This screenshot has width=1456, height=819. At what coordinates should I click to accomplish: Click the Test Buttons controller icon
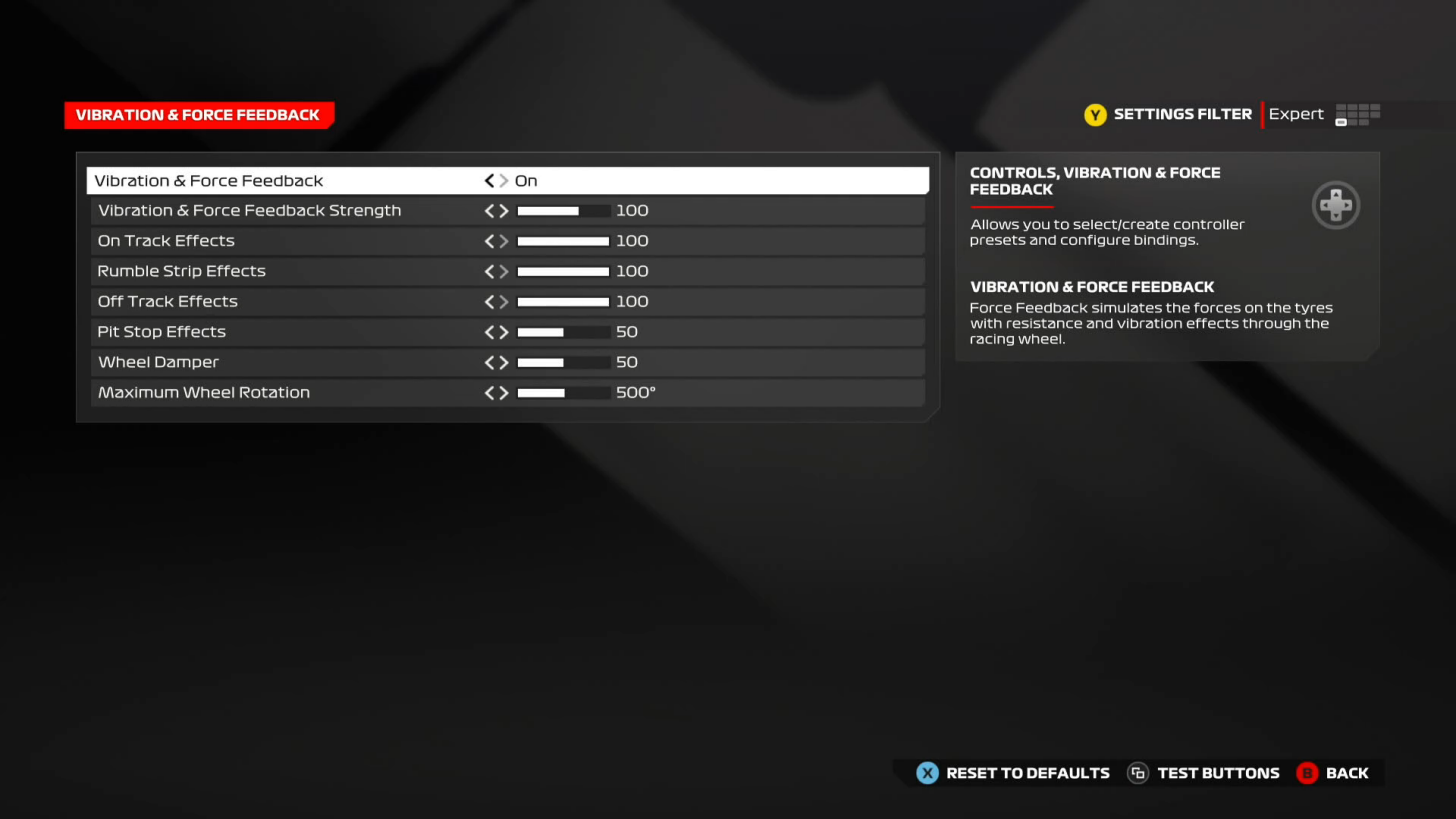coord(1137,772)
